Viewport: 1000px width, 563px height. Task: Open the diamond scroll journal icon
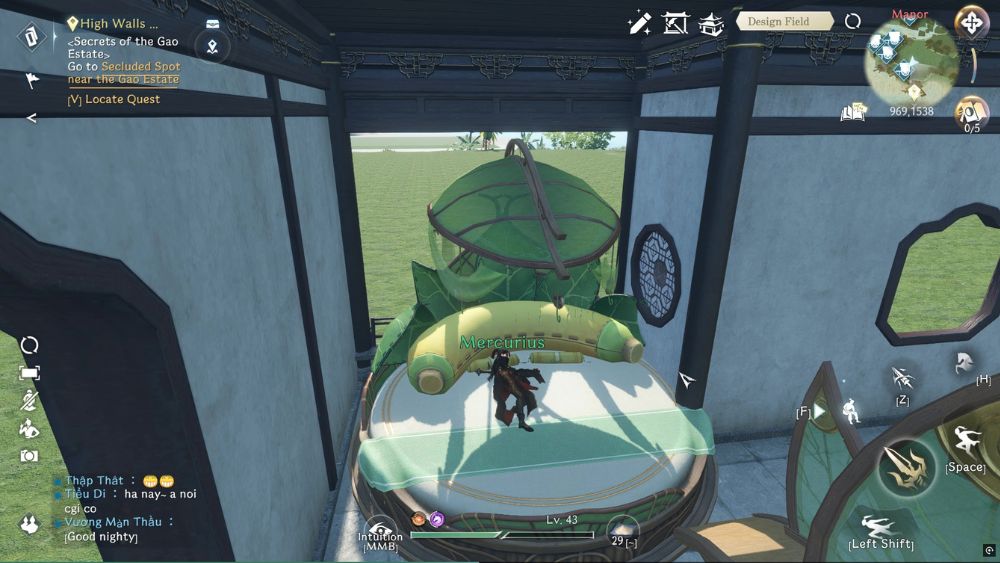click(x=32, y=37)
